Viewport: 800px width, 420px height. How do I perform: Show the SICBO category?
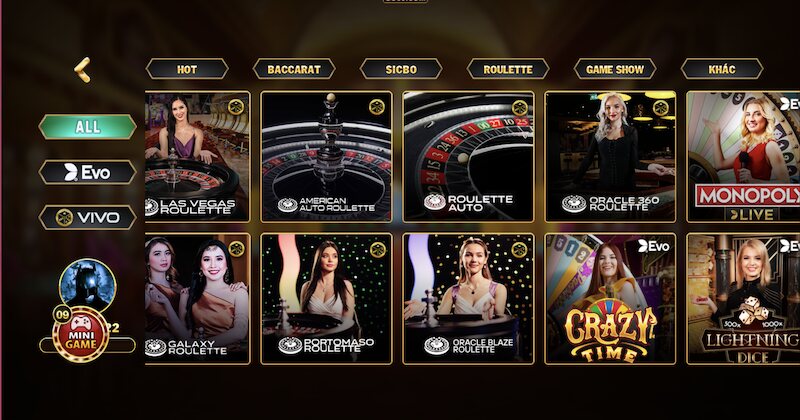tap(401, 69)
